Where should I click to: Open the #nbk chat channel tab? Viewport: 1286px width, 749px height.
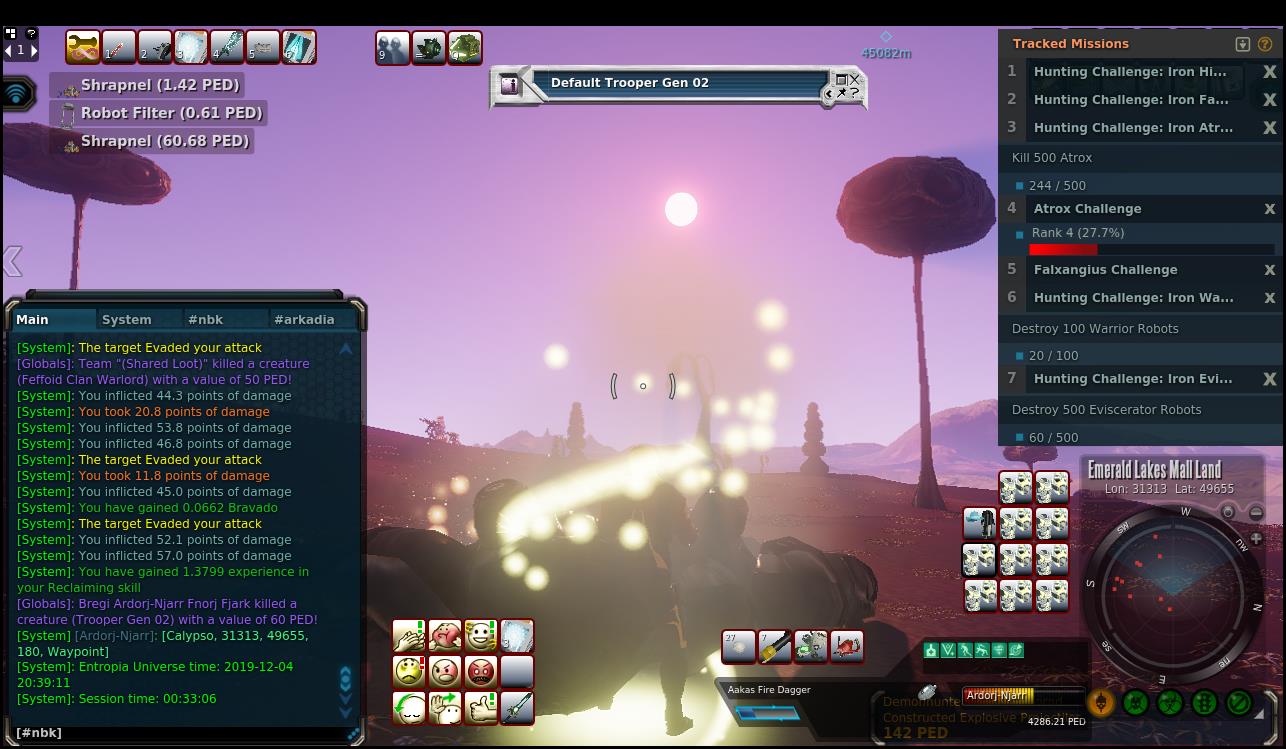(205, 320)
